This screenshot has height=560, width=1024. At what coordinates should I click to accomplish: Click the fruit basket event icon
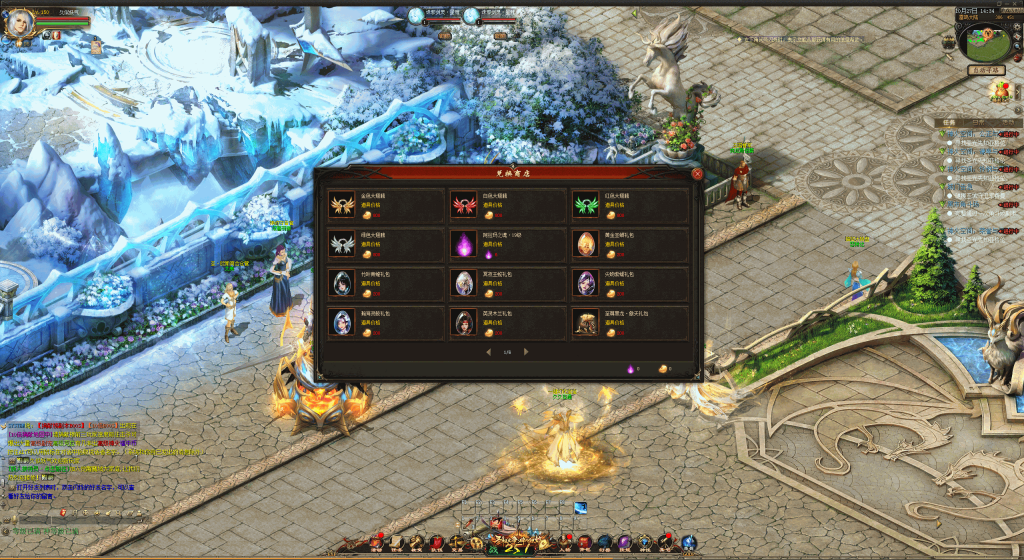(x=999, y=93)
